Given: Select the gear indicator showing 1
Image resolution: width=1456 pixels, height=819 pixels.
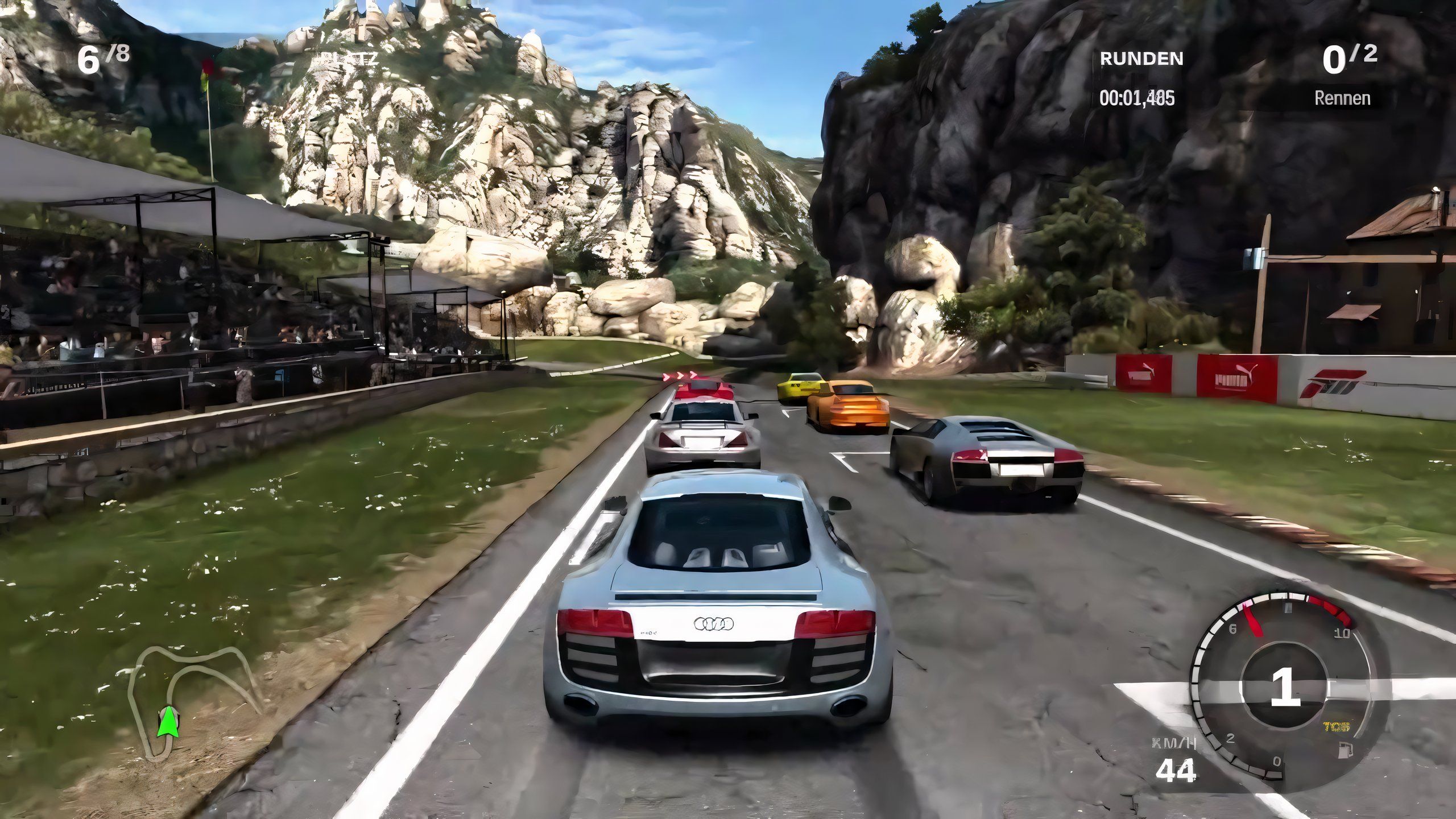Looking at the screenshot, I should pos(1284,686).
